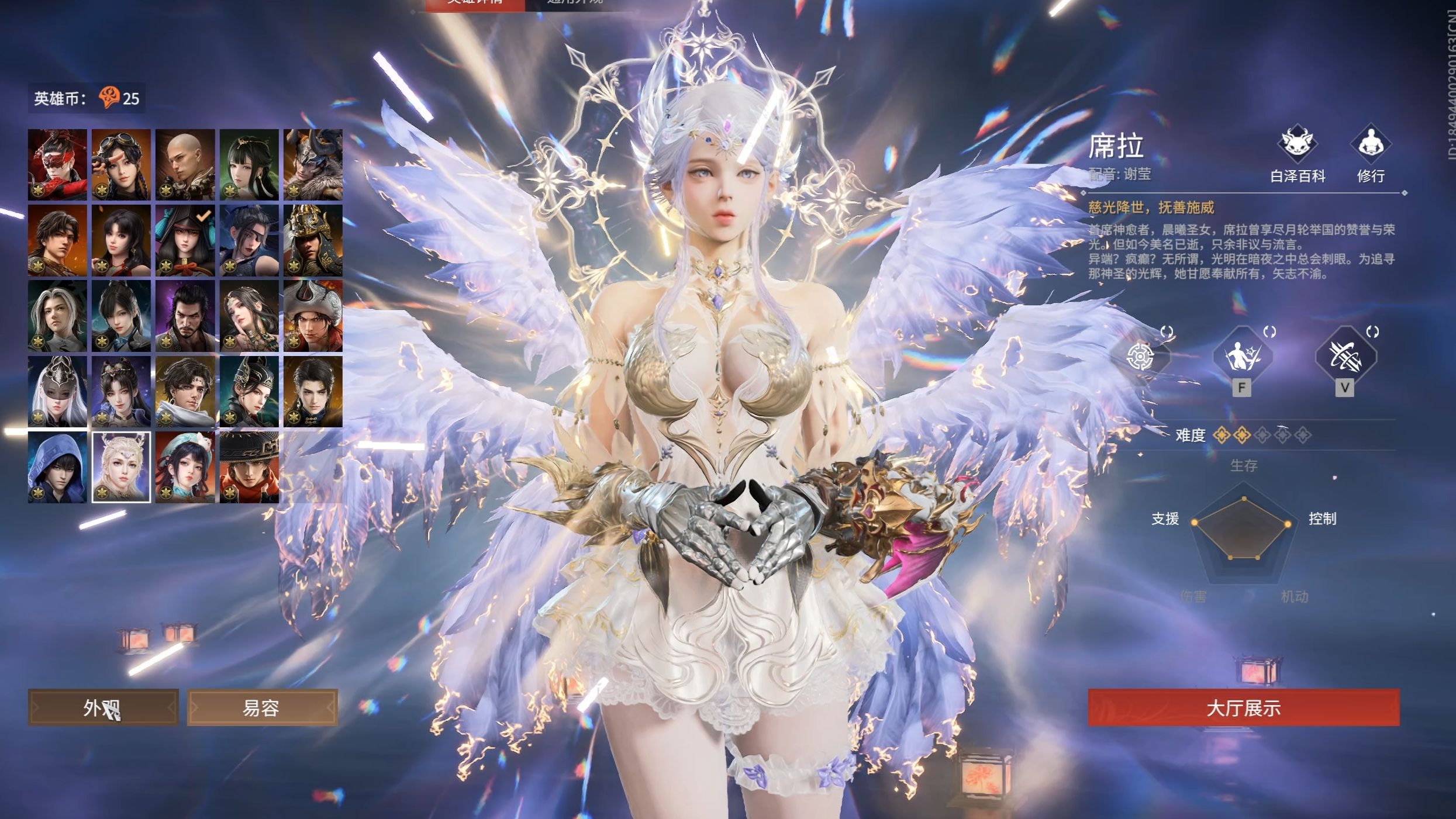Select the goggles-wearing heroine portrait

(x=121, y=165)
